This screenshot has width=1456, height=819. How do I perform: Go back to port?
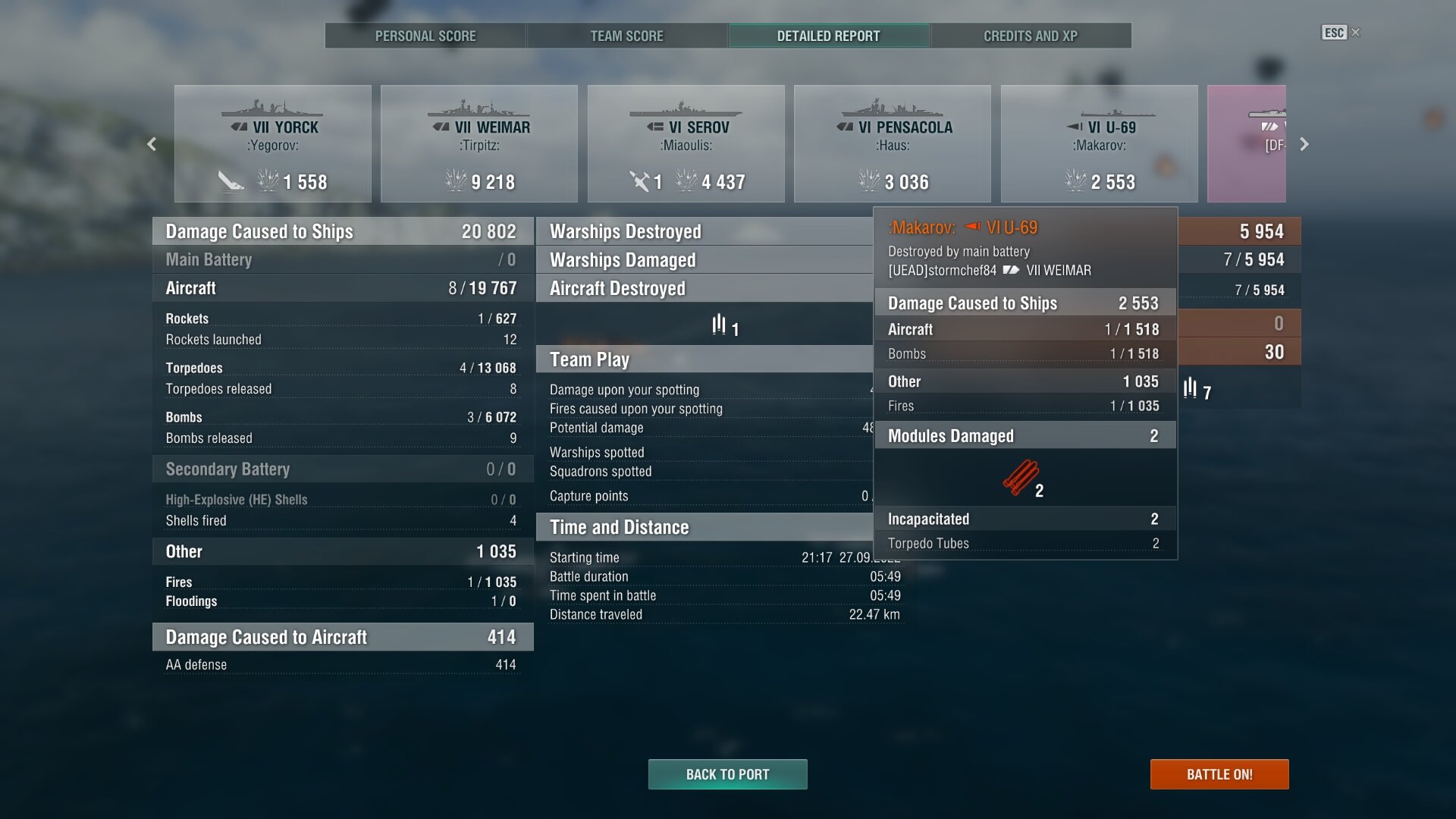point(728,774)
